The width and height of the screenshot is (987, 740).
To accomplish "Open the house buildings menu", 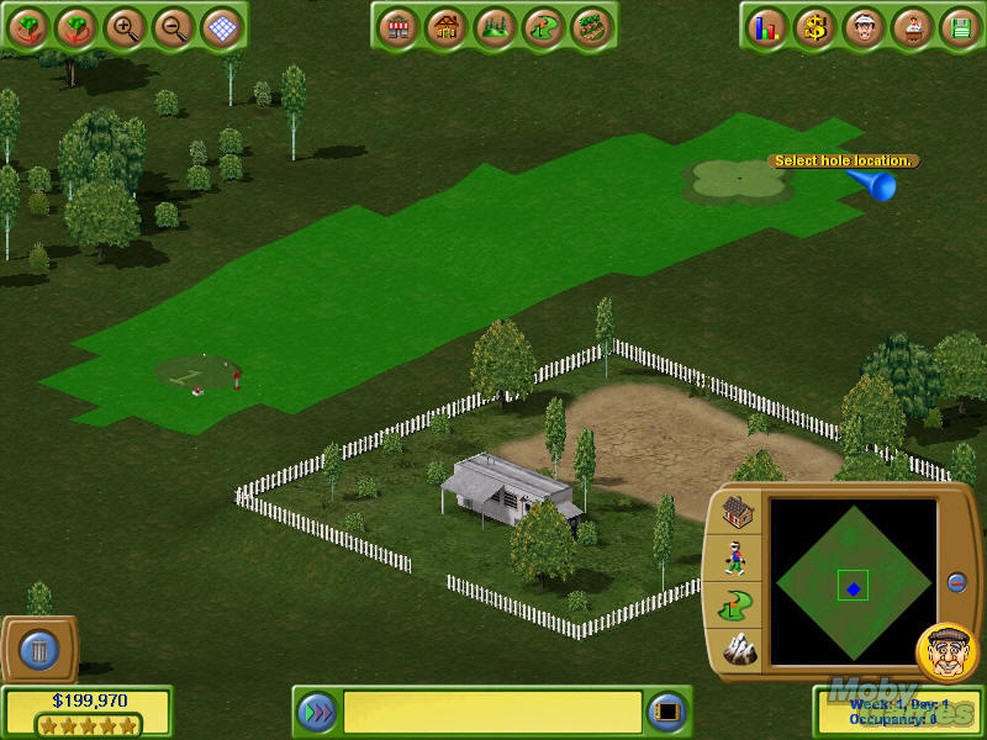I will pos(446,27).
